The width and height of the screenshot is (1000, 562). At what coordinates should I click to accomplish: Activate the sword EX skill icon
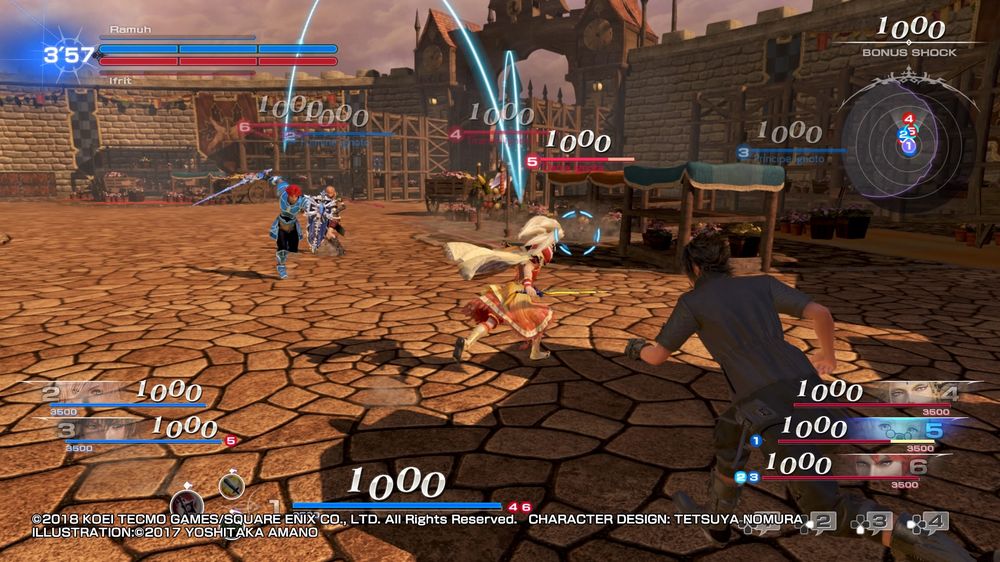(x=232, y=485)
